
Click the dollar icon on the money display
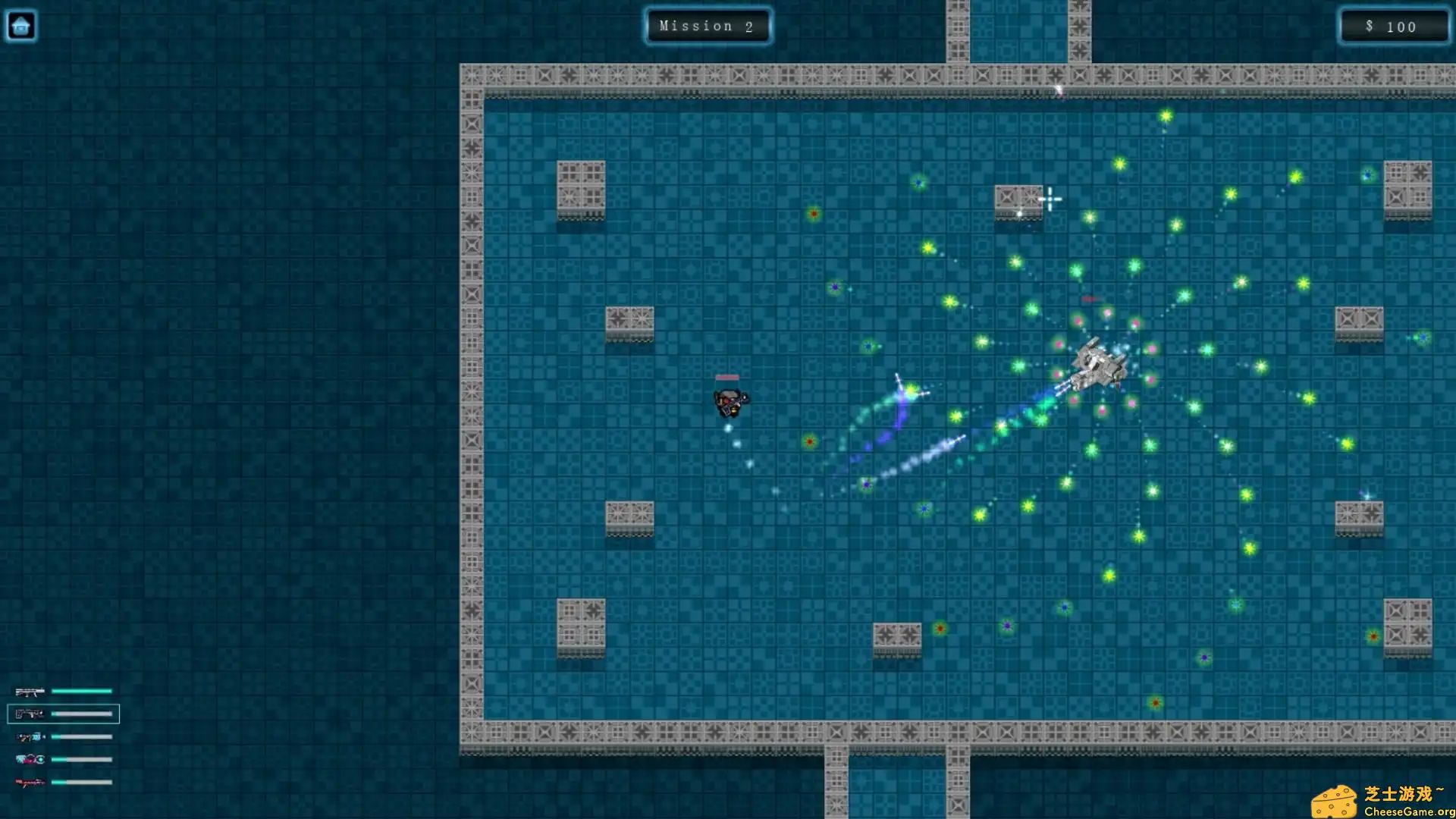tap(1369, 27)
